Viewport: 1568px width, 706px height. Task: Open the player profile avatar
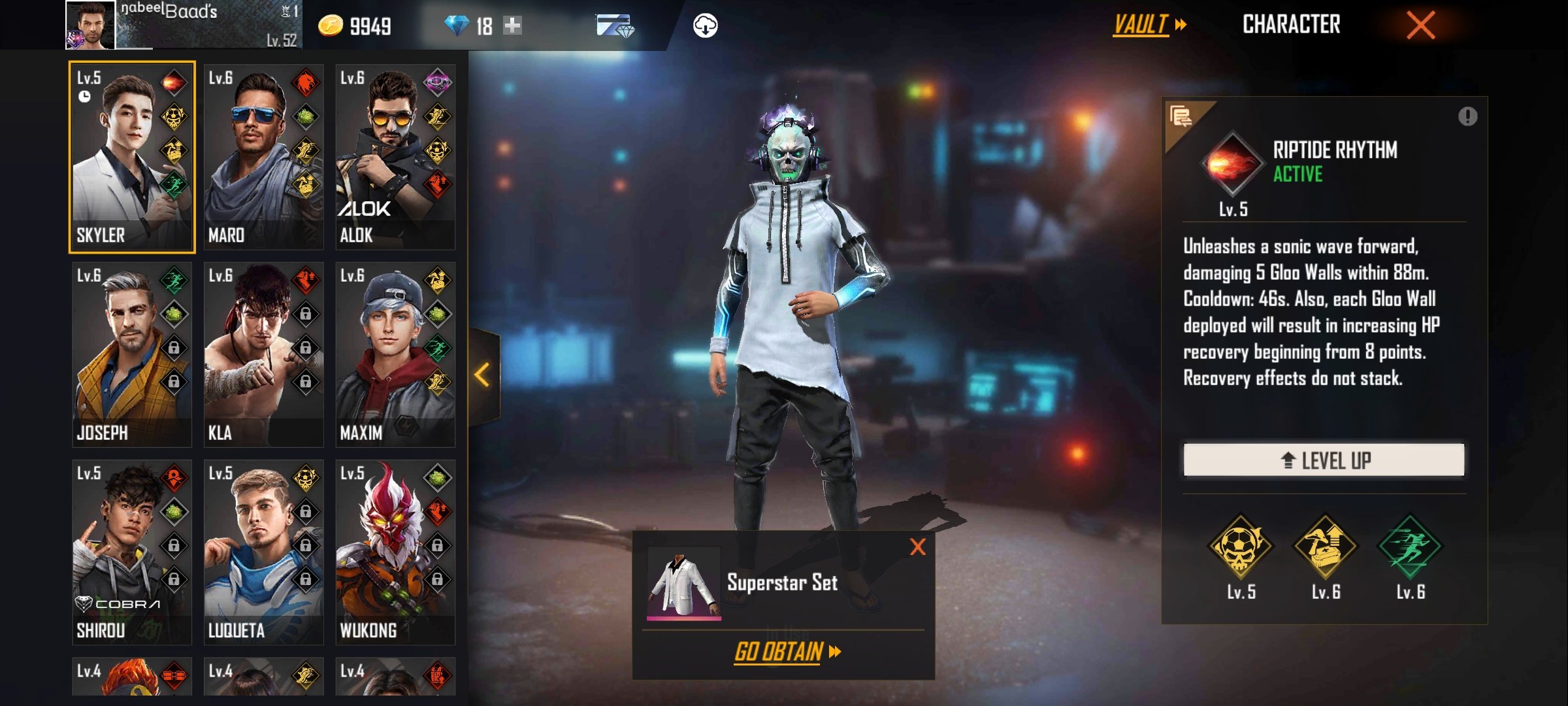(91, 25)
